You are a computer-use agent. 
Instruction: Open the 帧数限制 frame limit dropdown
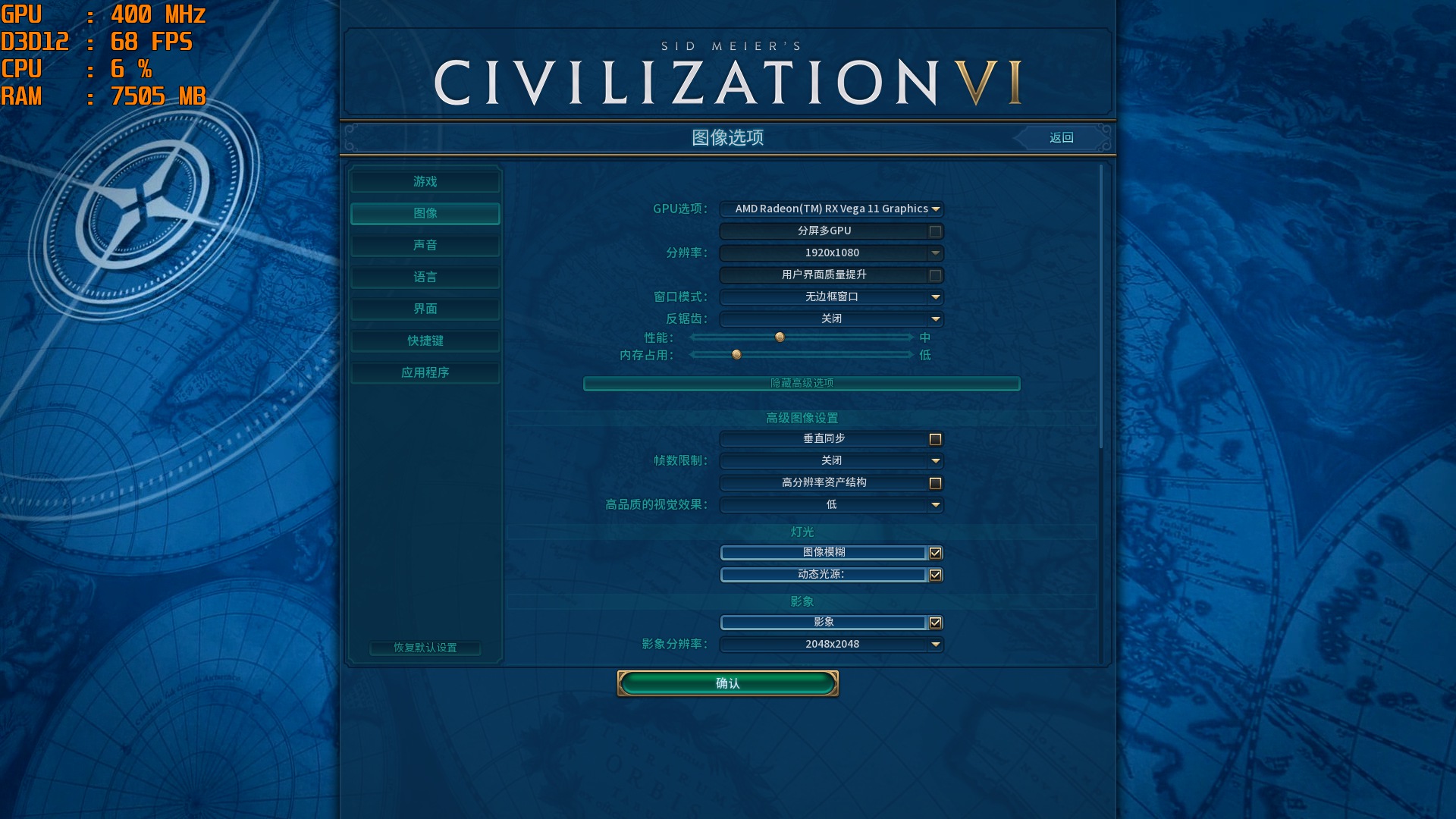[x=830, y=460]
